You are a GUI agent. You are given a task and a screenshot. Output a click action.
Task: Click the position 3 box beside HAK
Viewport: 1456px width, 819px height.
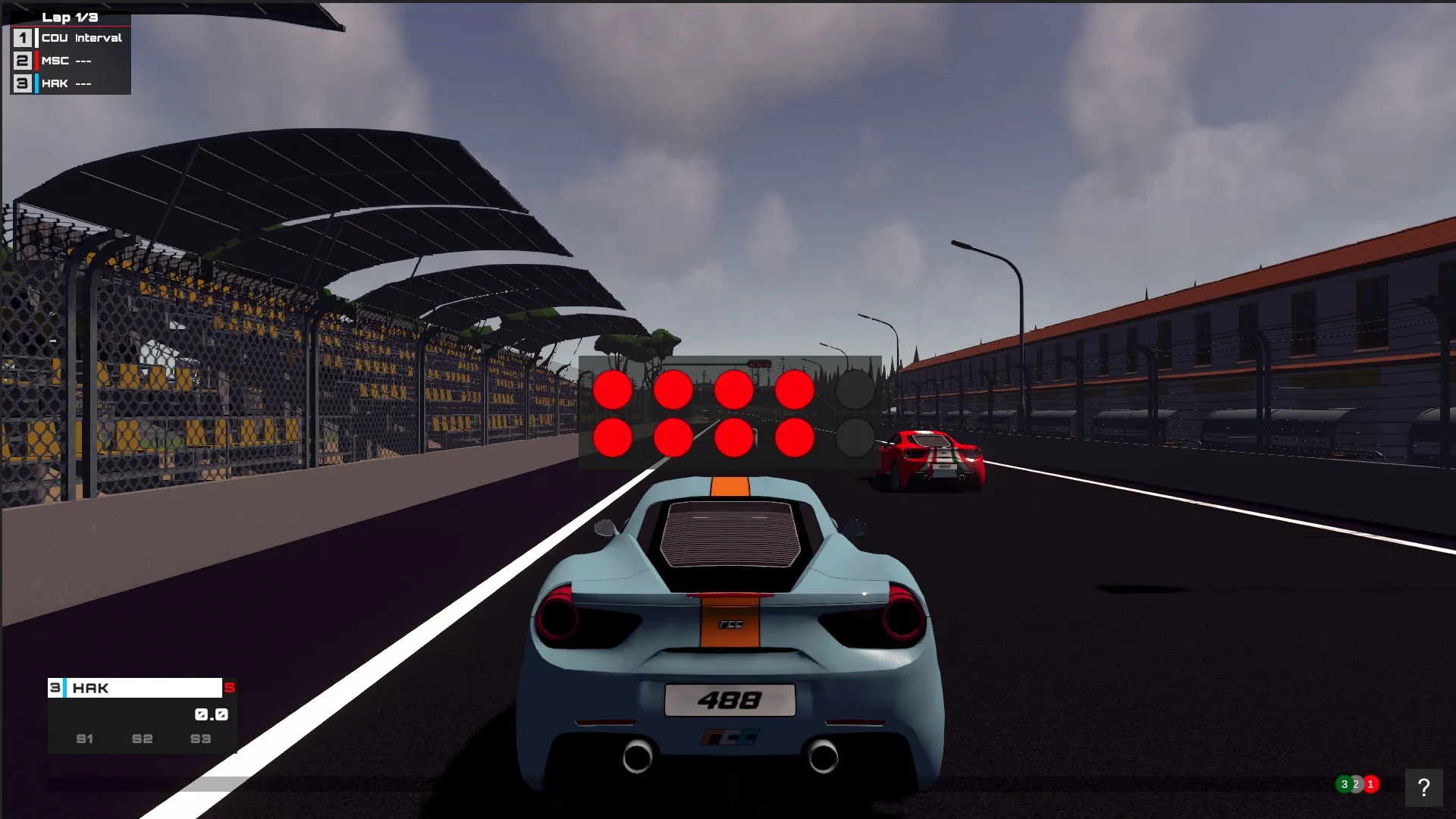pos(21,83)
